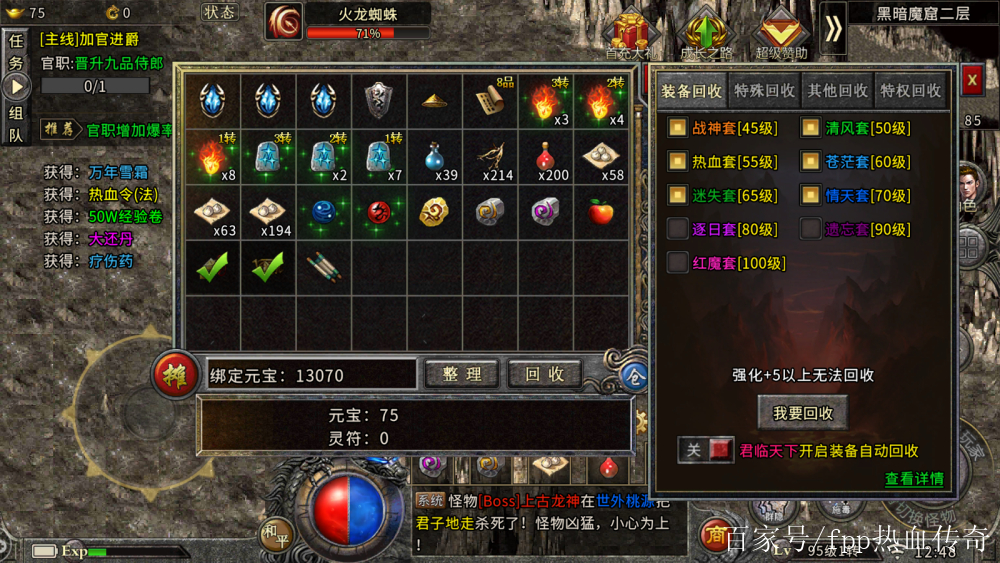This screenshot has height=563, width=1000.
Task: Toggle the 热血套[55级] checkbox
Action: [677, 162]
